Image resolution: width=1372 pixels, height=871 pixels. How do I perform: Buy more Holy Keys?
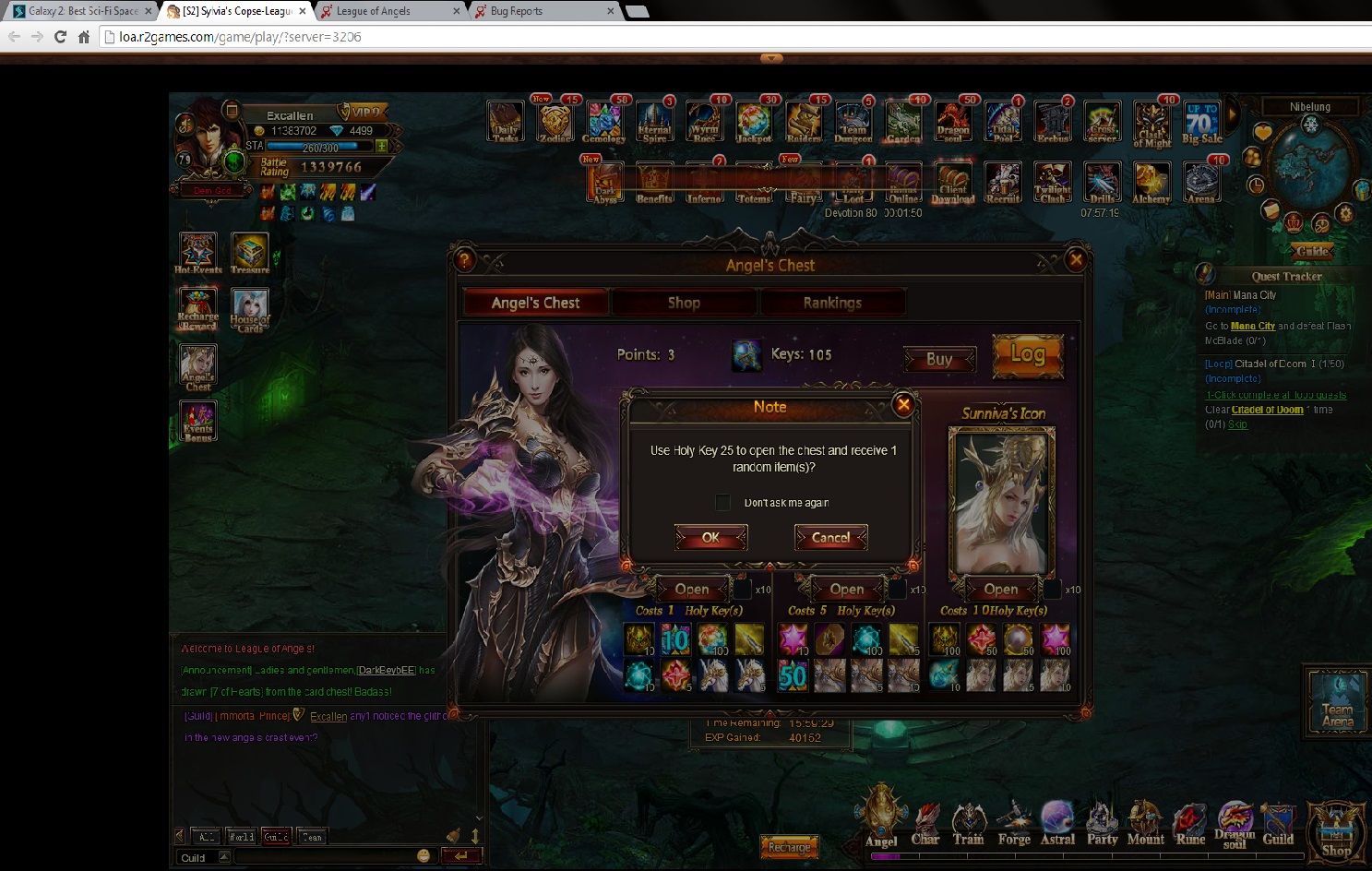[x=939, y=359]
